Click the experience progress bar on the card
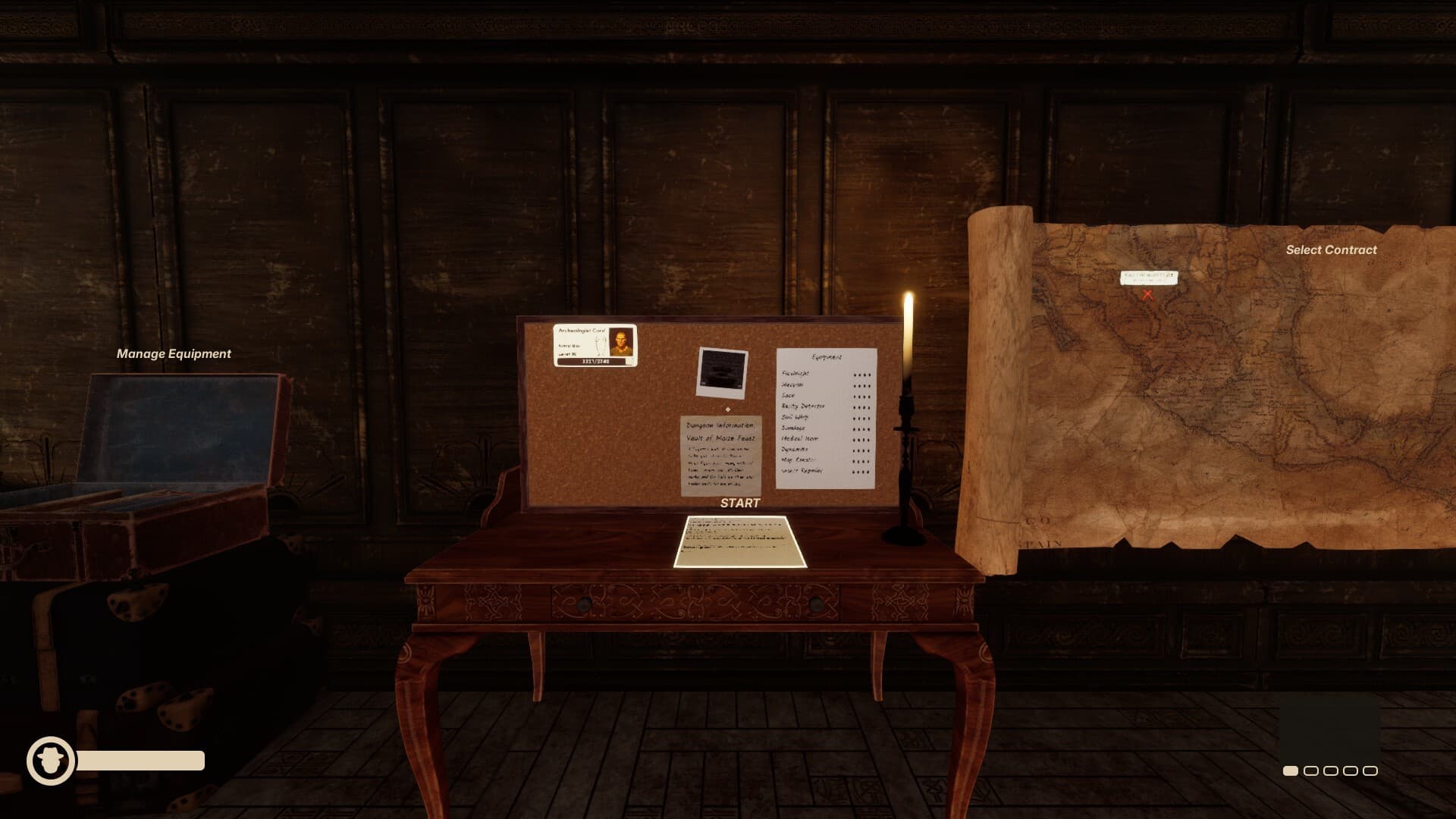 [591, 362]
